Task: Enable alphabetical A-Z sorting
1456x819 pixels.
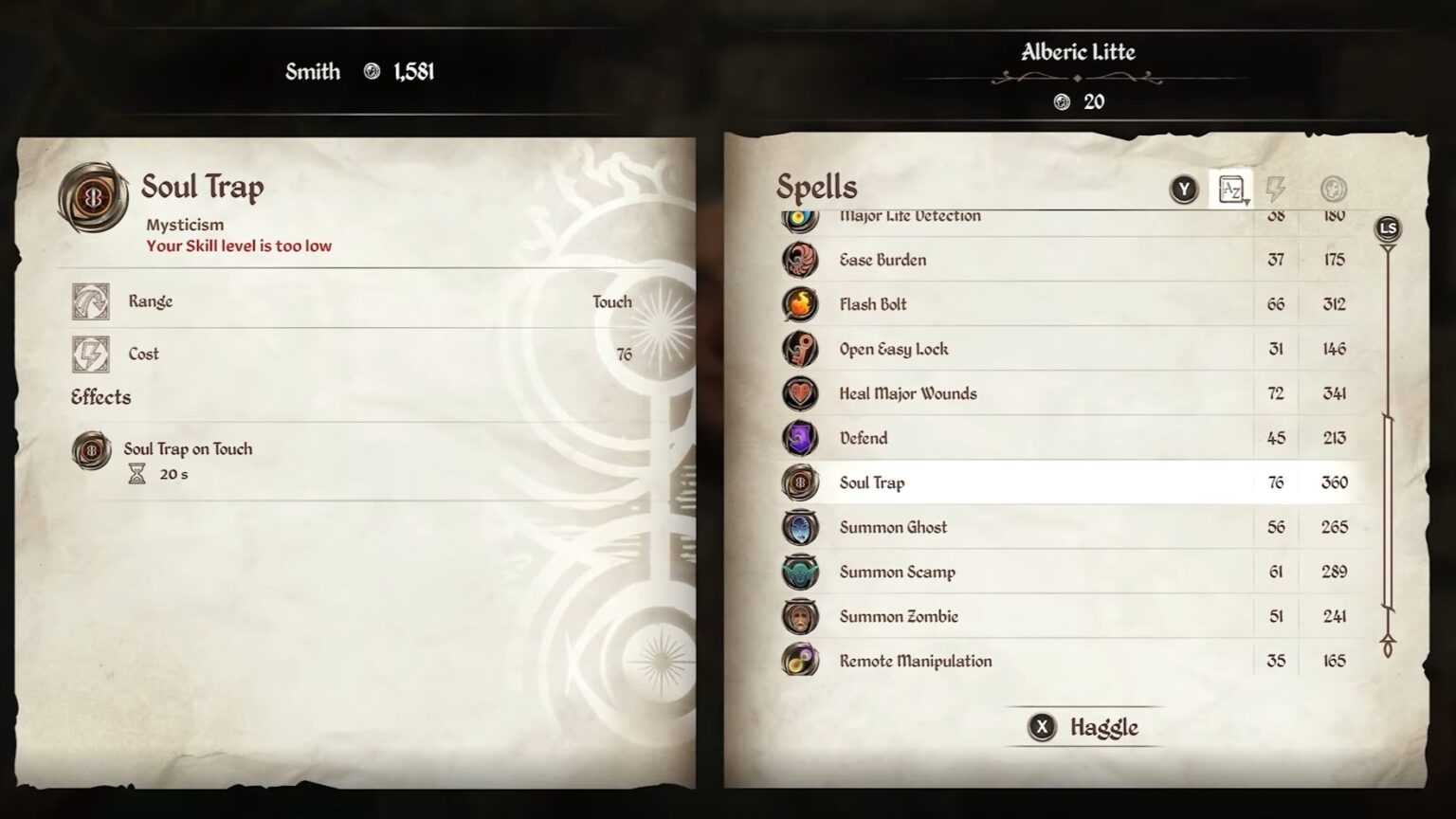Action: [x=1232, y=189]
